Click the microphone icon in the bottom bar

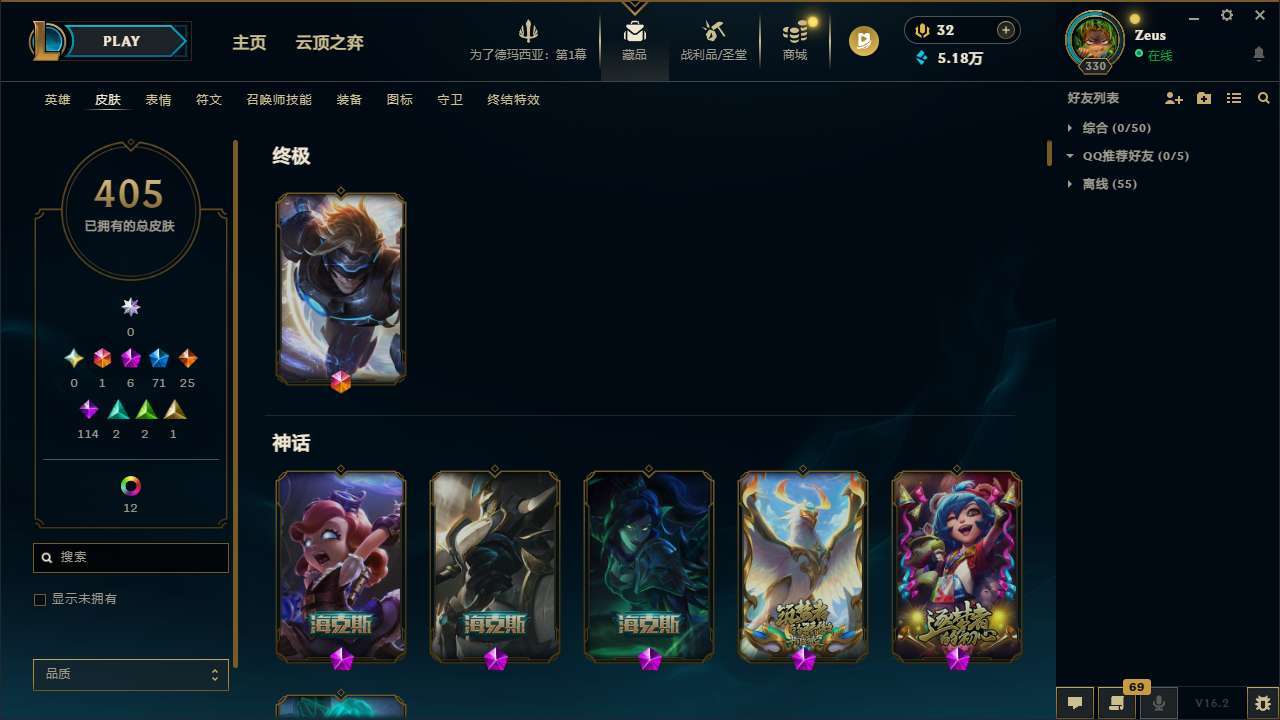[1158, 702]
